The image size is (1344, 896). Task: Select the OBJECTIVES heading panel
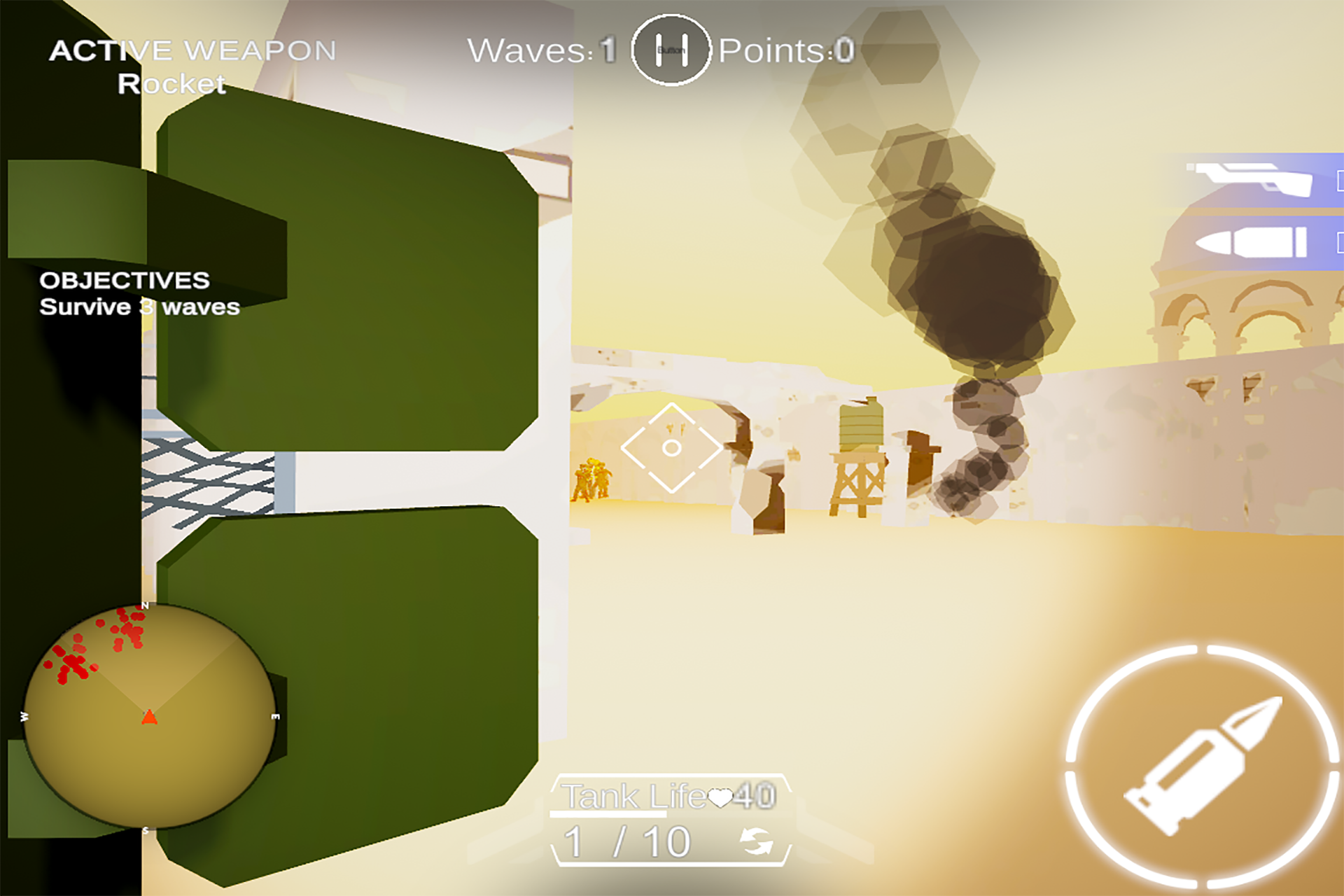click(125, 279)
